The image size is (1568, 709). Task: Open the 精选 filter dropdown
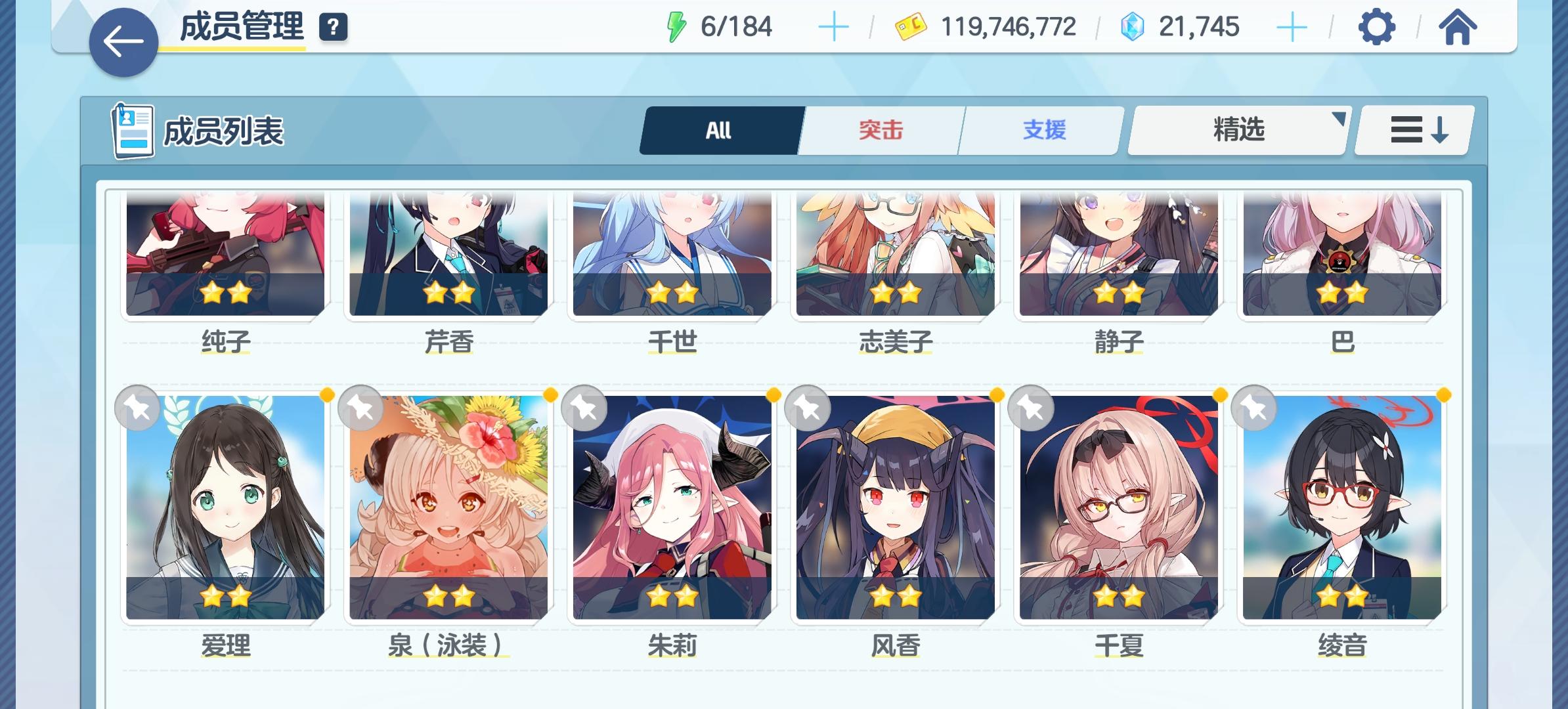pos(1237,129)
